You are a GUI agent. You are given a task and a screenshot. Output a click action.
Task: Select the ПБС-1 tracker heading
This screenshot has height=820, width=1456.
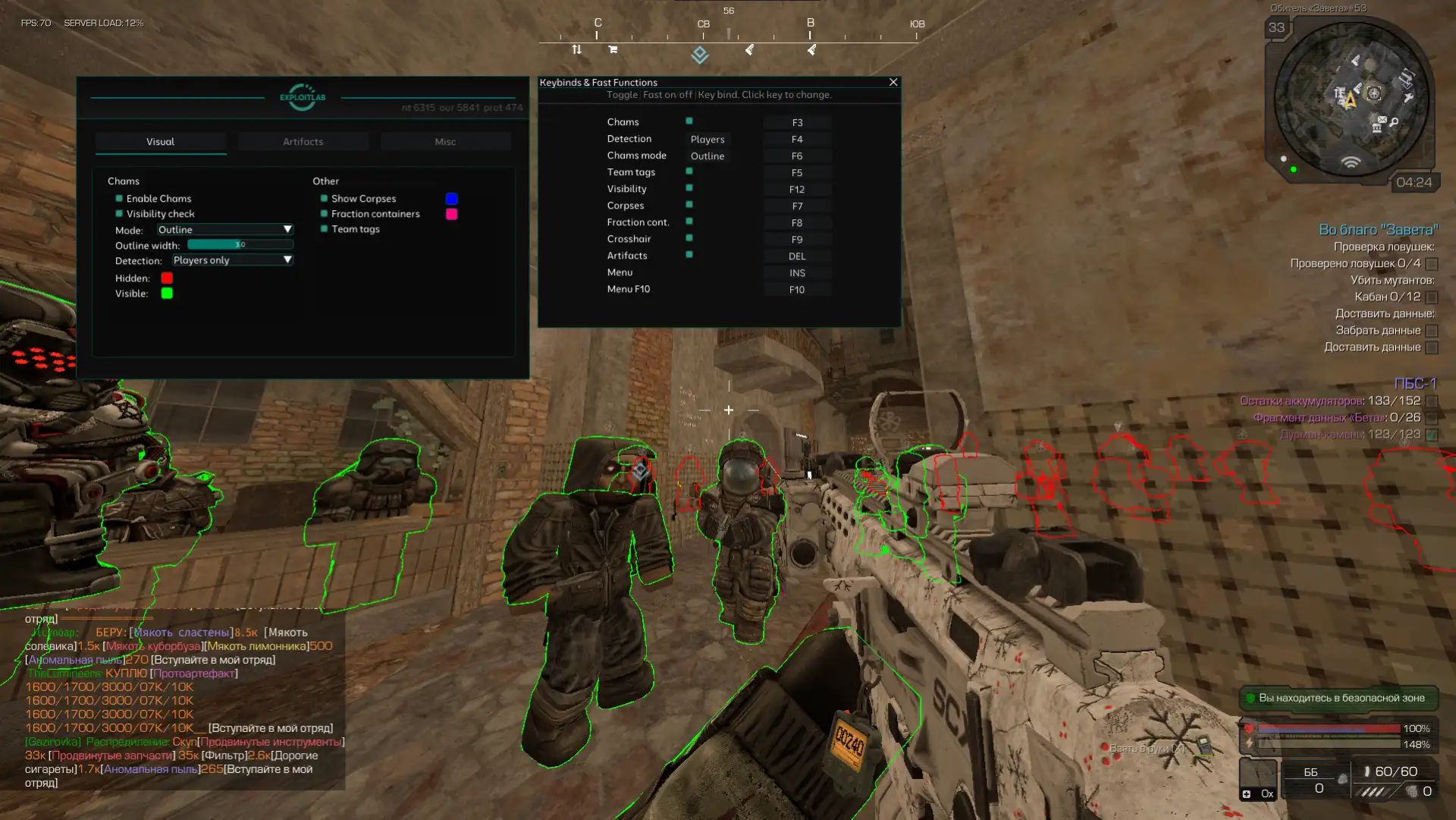point(1415,384)
